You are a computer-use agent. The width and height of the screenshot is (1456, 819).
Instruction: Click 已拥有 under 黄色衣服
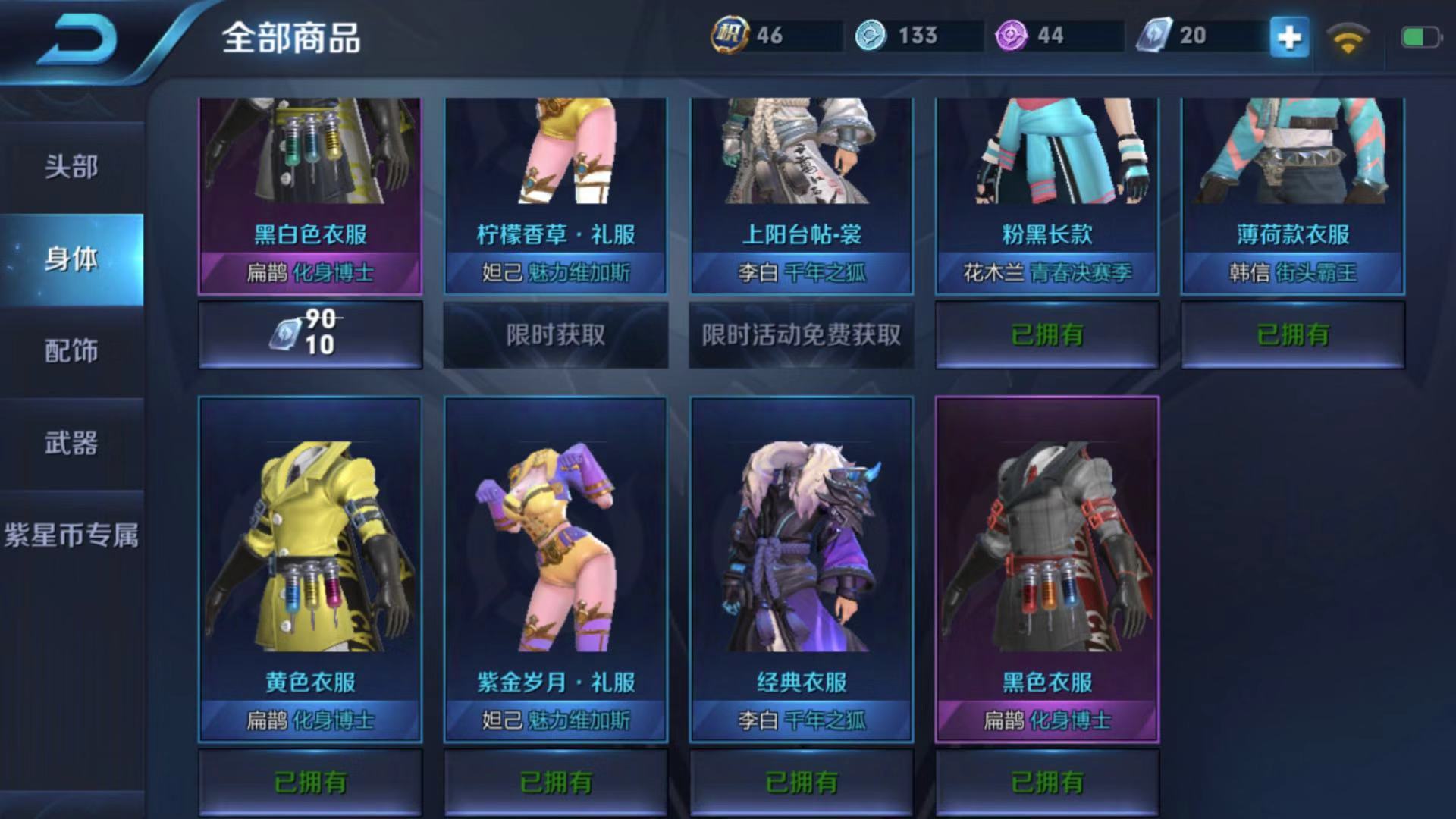(310, 782)
